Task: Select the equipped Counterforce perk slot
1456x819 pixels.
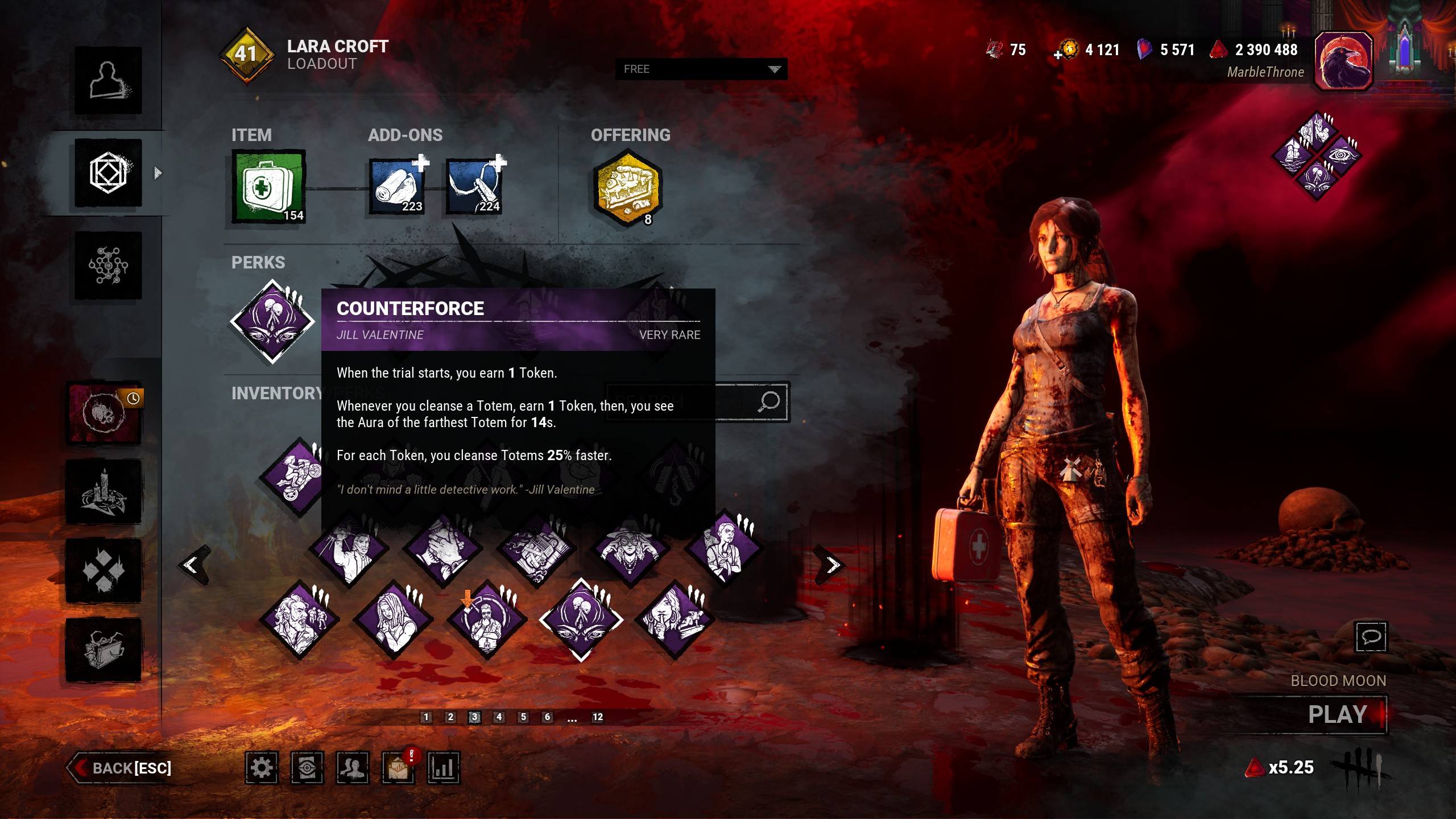Action: [272, 321]
